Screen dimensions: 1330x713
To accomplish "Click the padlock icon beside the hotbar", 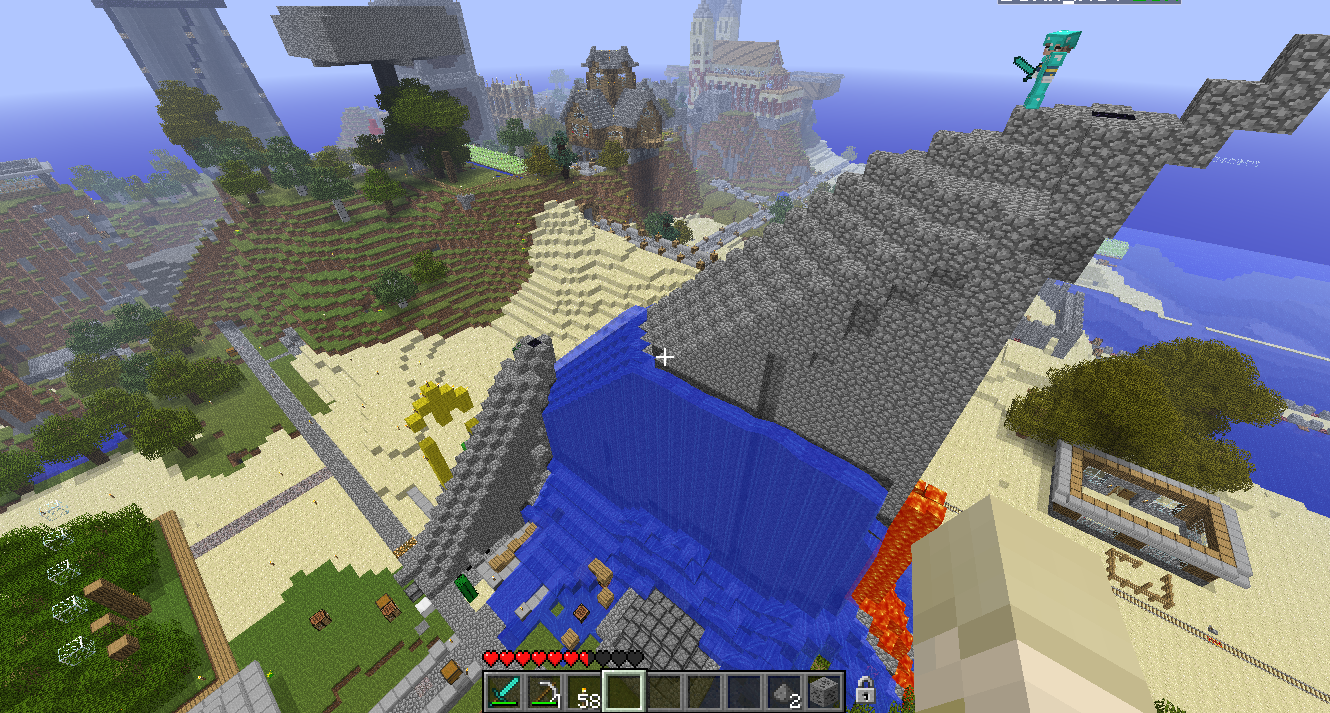I will click(x=866, y=691).
